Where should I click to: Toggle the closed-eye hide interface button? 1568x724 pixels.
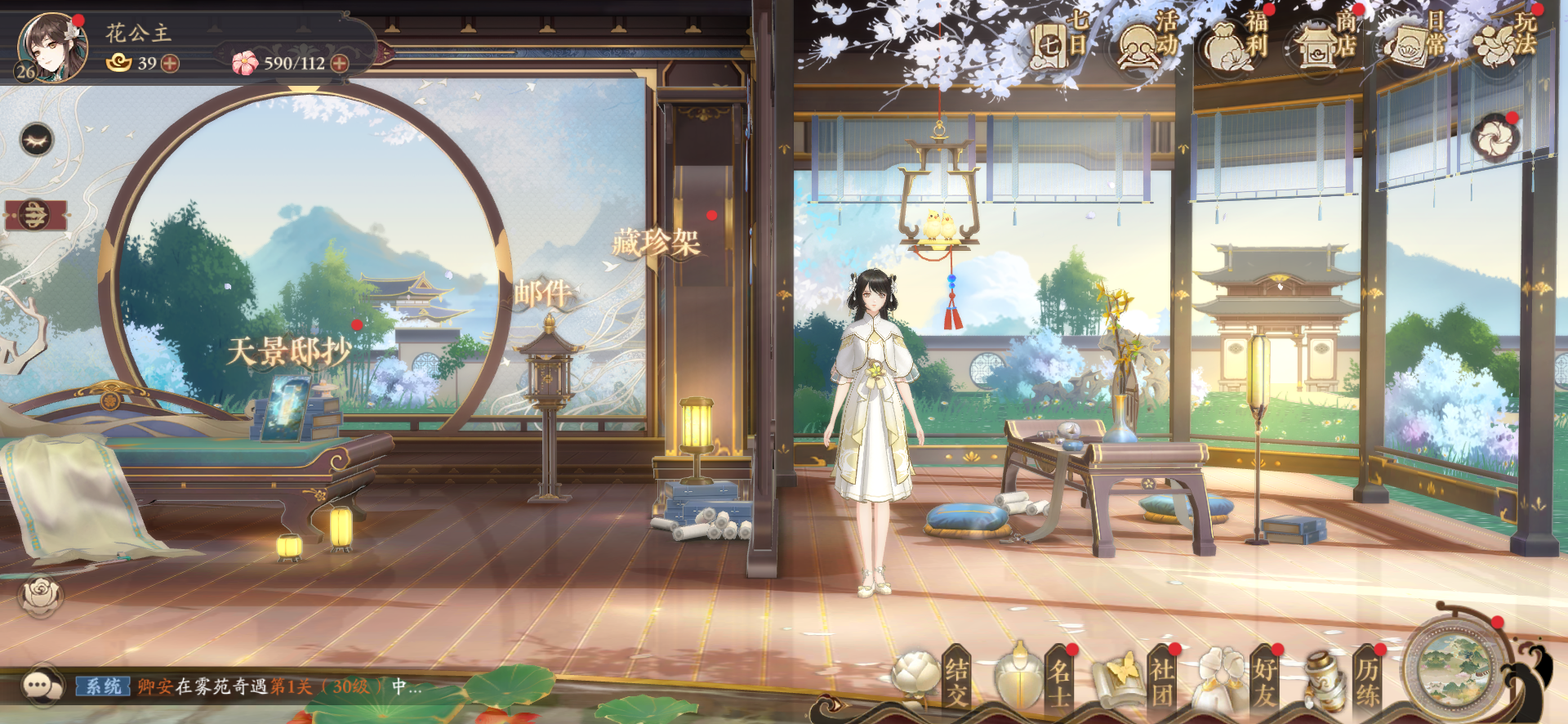pos(37,141)
